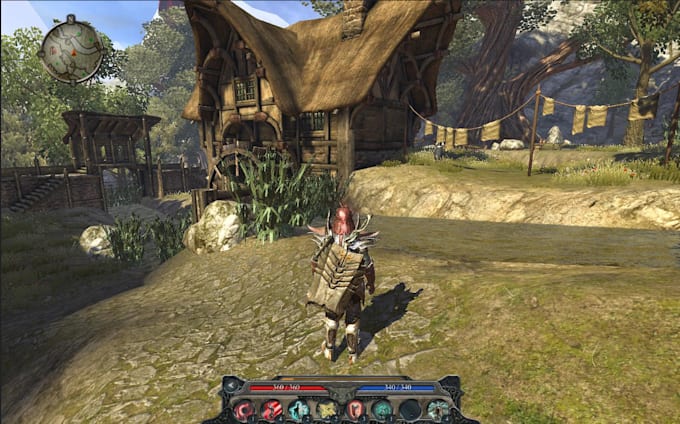This screenshot has height=424, width=680.
Task: Open the circular minimap
Action: click(x=71, y=48)
